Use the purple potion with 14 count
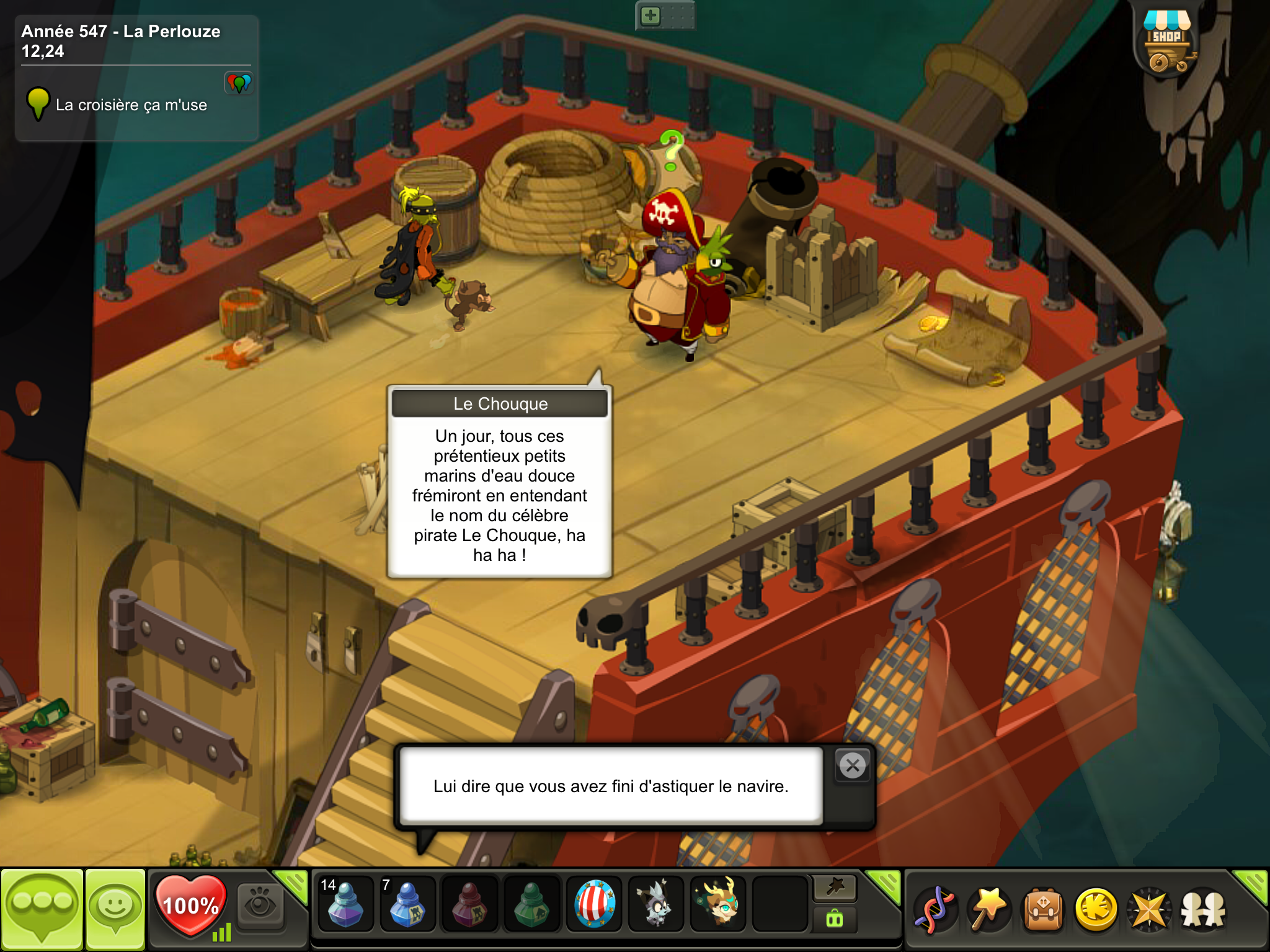This screenshot has height=952, width=1270. (x=345, y=904)
